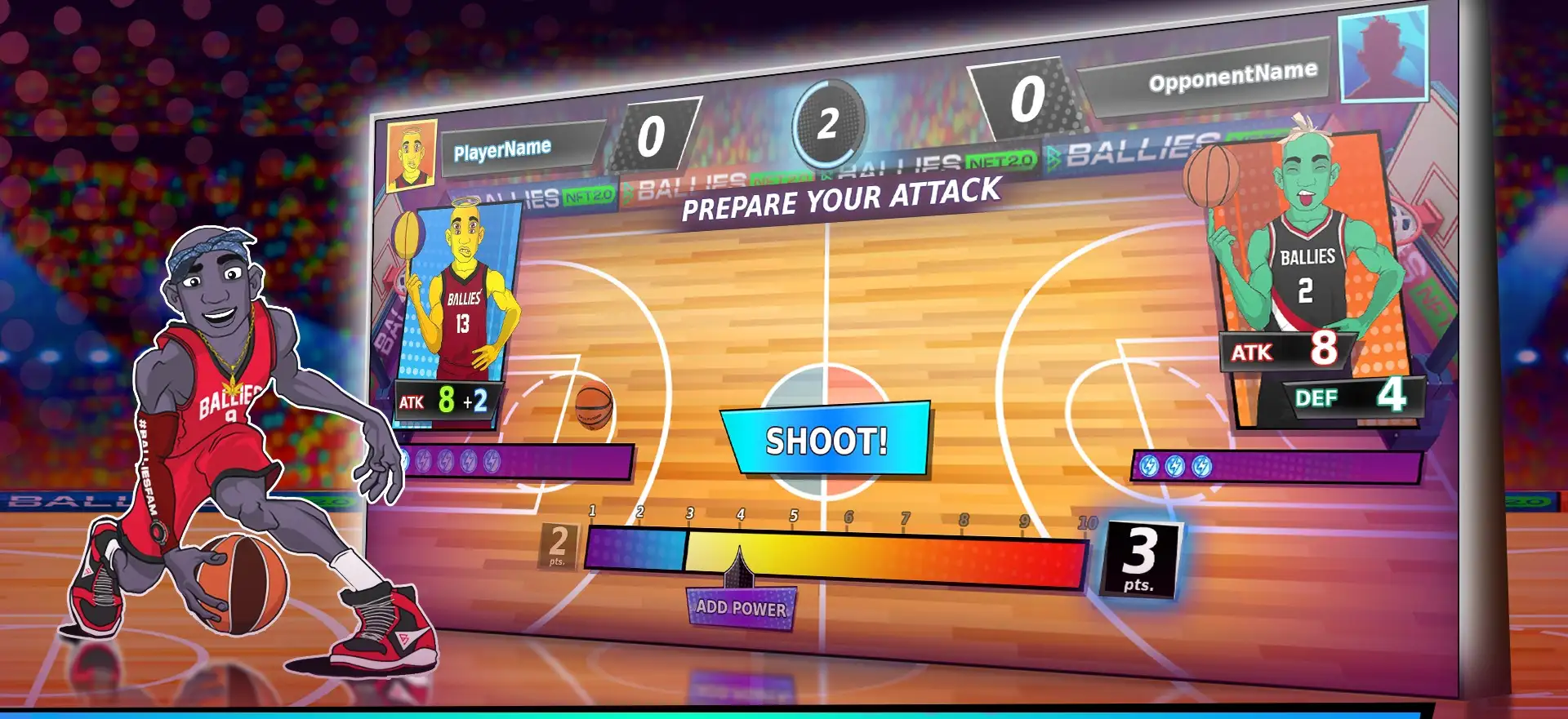Click the SHOOT! button
The height and width of the screenshot is (719, 1568).
tap(826, 440)
